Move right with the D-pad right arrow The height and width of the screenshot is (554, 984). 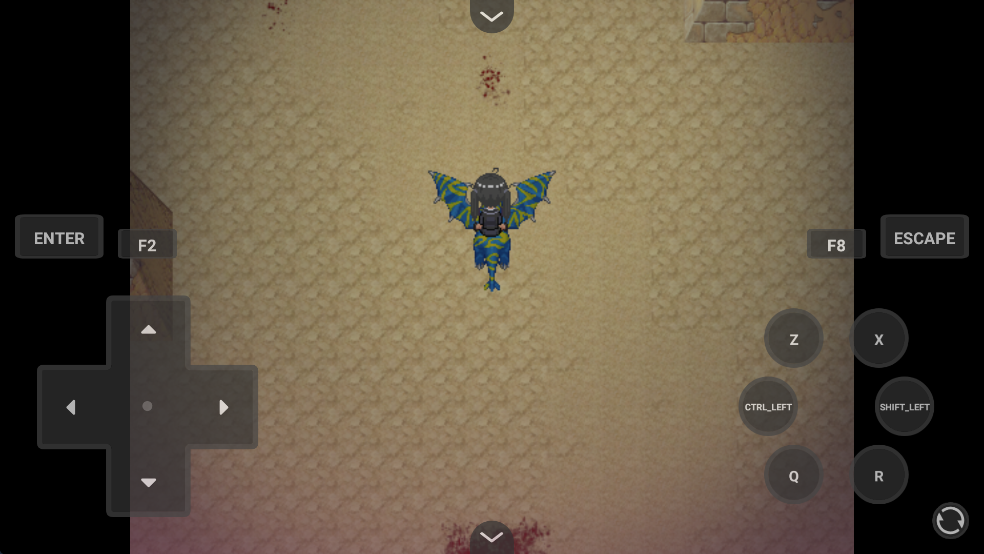point(224,407)
